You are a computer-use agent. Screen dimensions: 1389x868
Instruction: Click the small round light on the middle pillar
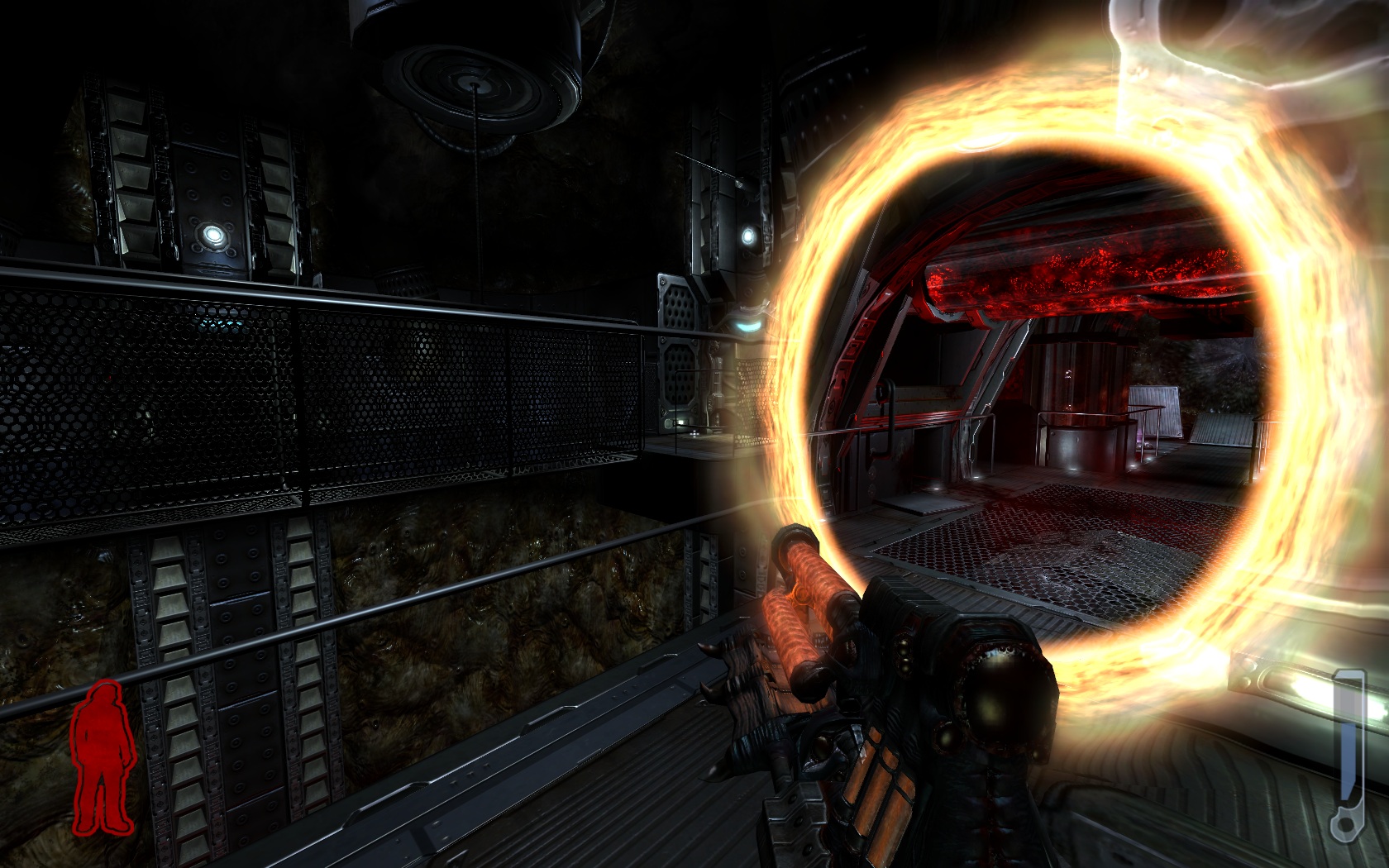point(748,236)
